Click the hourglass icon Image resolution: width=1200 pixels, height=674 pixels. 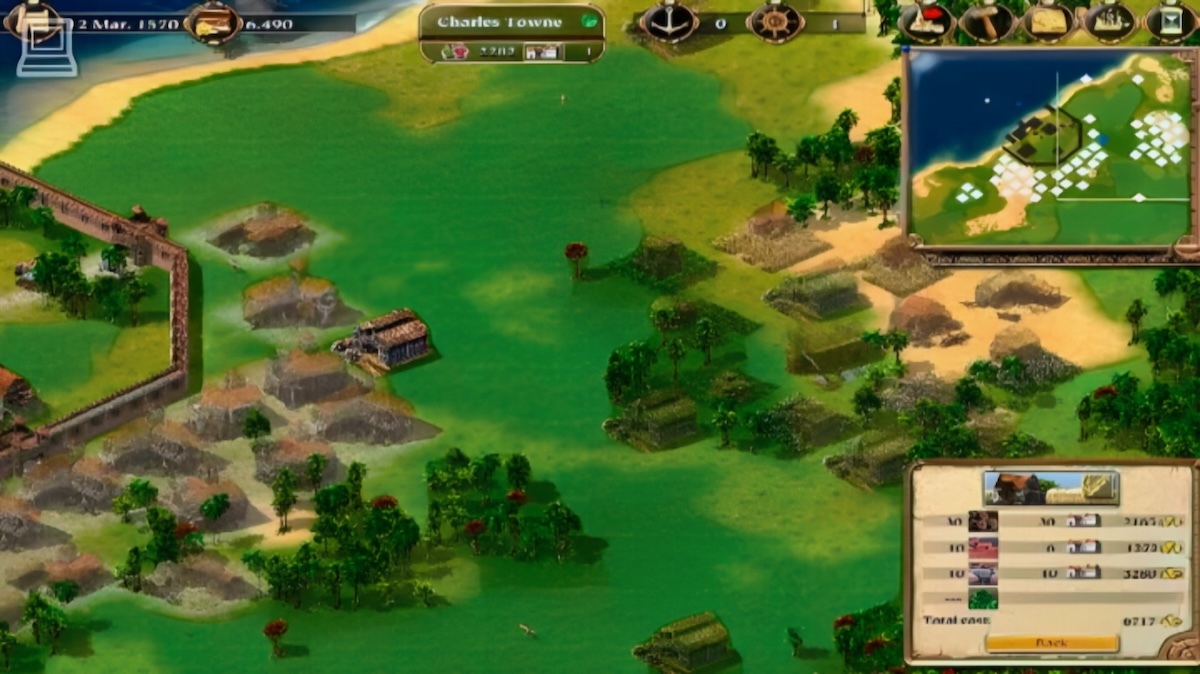coord(1172,22)
